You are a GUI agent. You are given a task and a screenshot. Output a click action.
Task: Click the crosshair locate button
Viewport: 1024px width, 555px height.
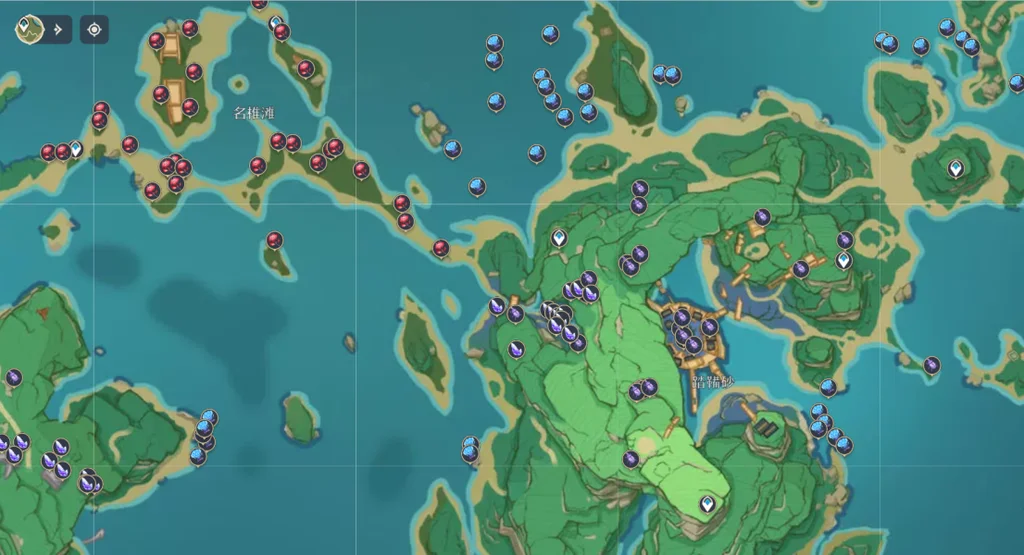coord(94,29)
